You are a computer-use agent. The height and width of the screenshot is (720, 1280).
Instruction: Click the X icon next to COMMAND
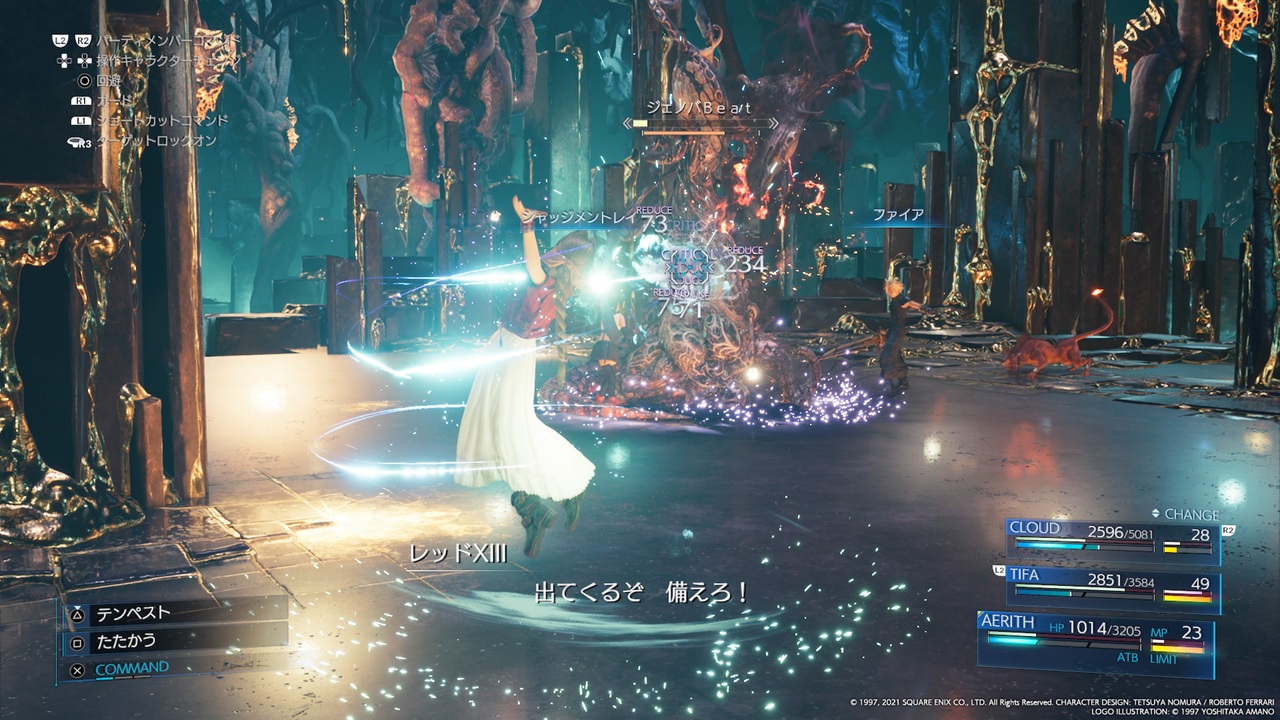(77, 670)
